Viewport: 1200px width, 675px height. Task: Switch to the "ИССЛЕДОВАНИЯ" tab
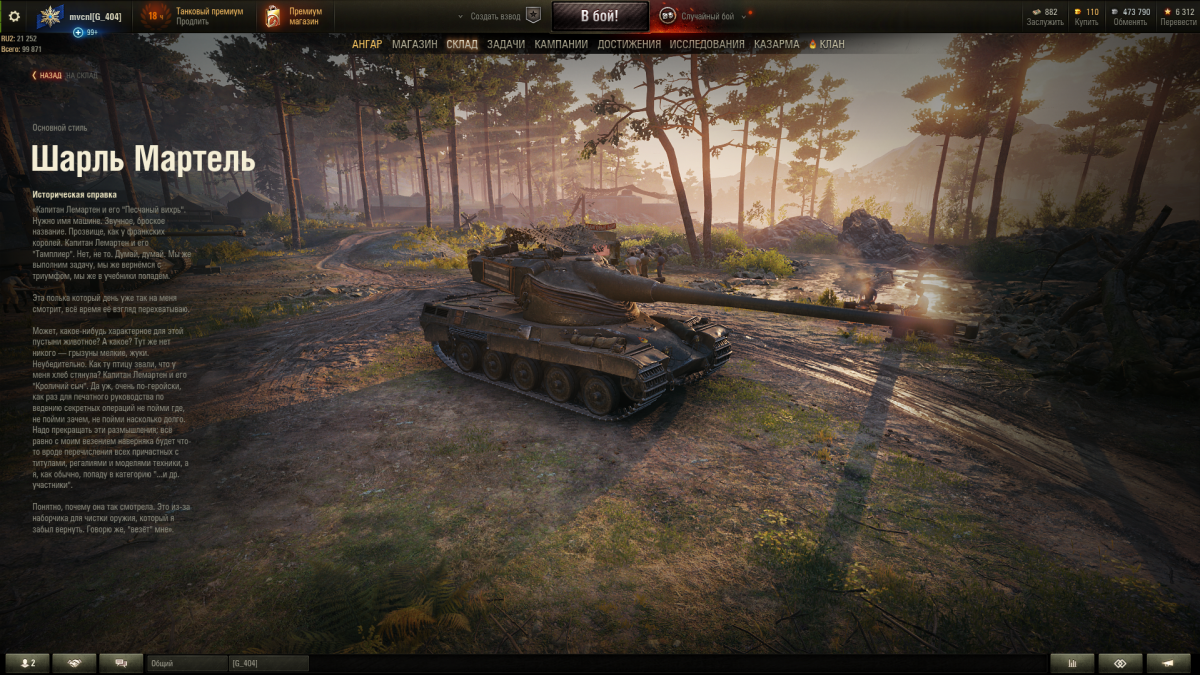(x=707, y=44)
